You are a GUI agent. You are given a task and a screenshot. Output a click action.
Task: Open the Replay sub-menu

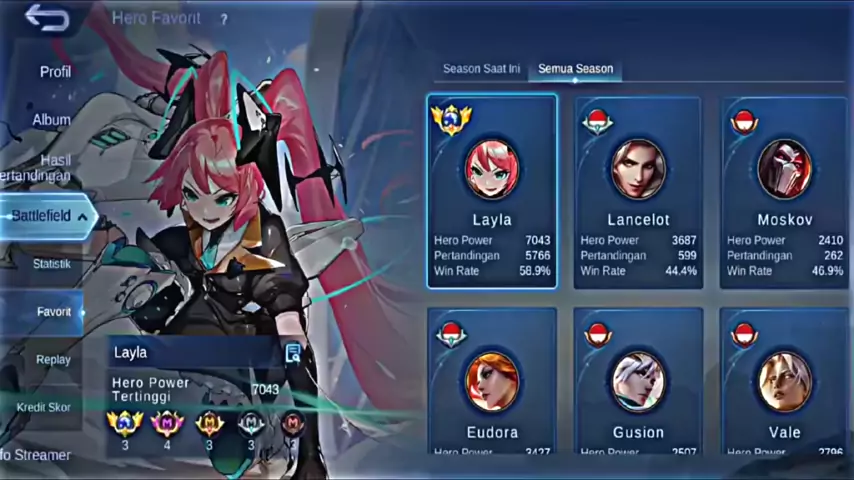(x=53, y=360)
